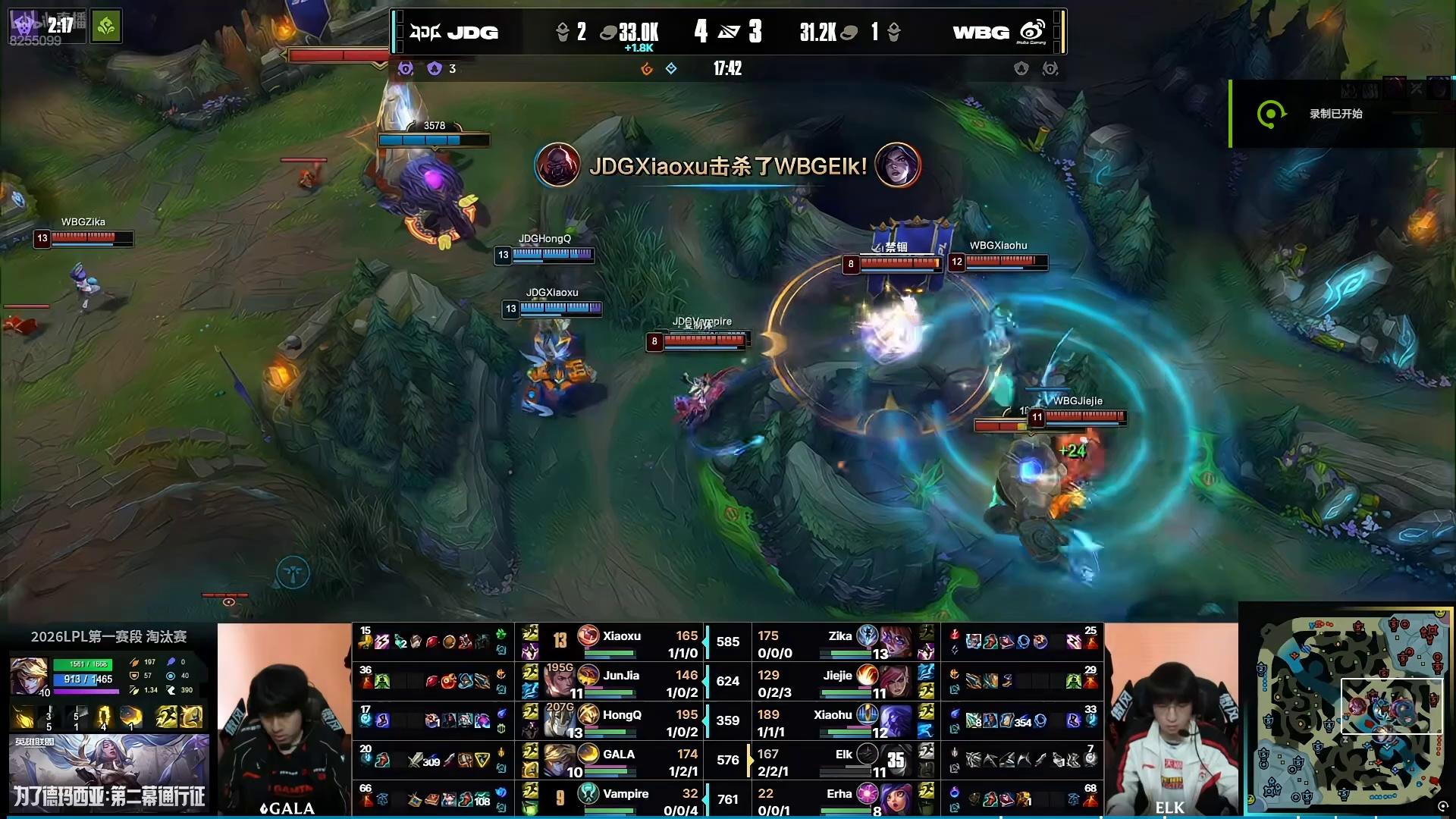Open the ELK player webcam feed
Viewport: 1456px width, 819px height.
coord(1171,720)
